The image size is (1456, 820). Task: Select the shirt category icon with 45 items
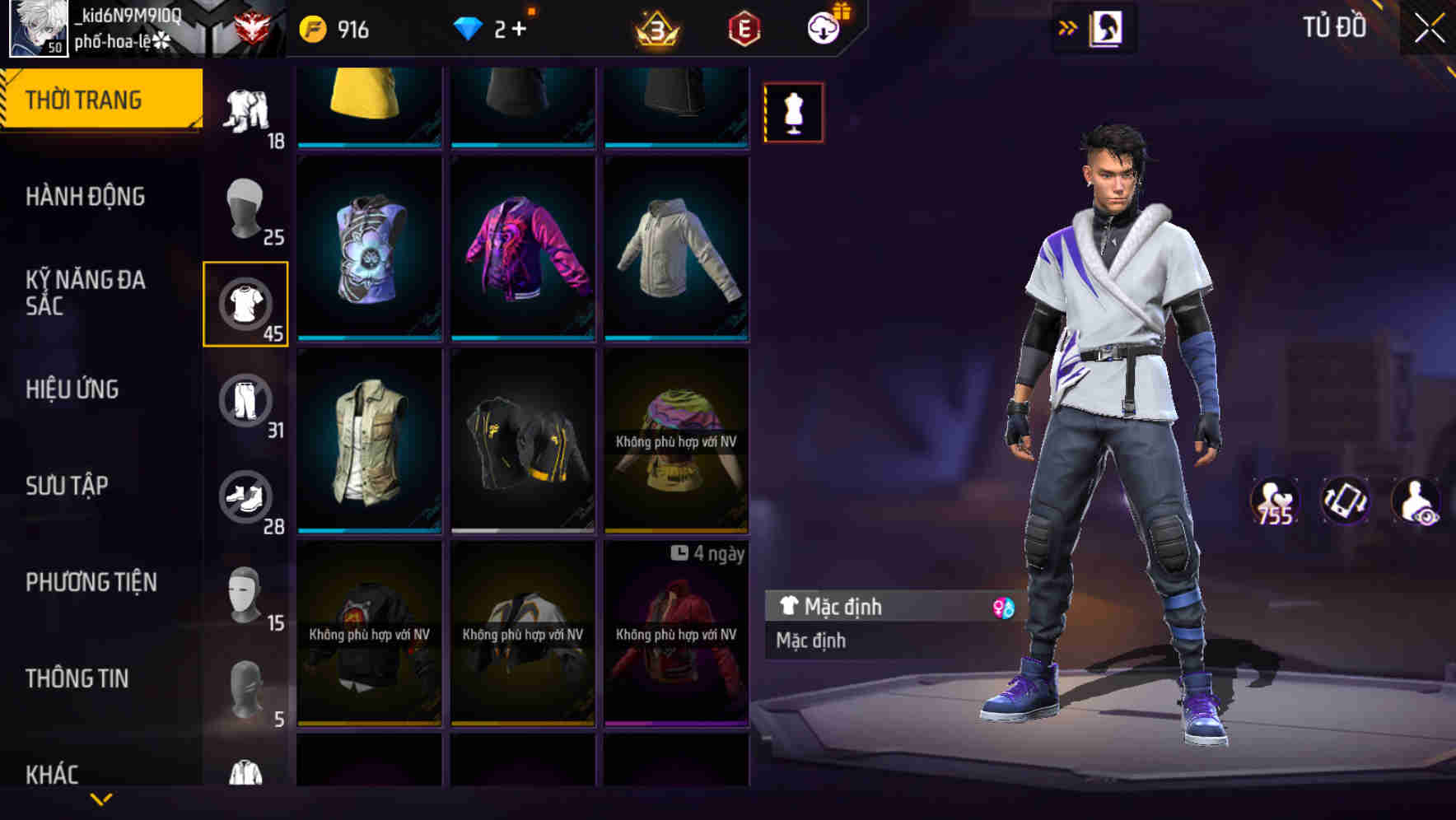[245, 302]
